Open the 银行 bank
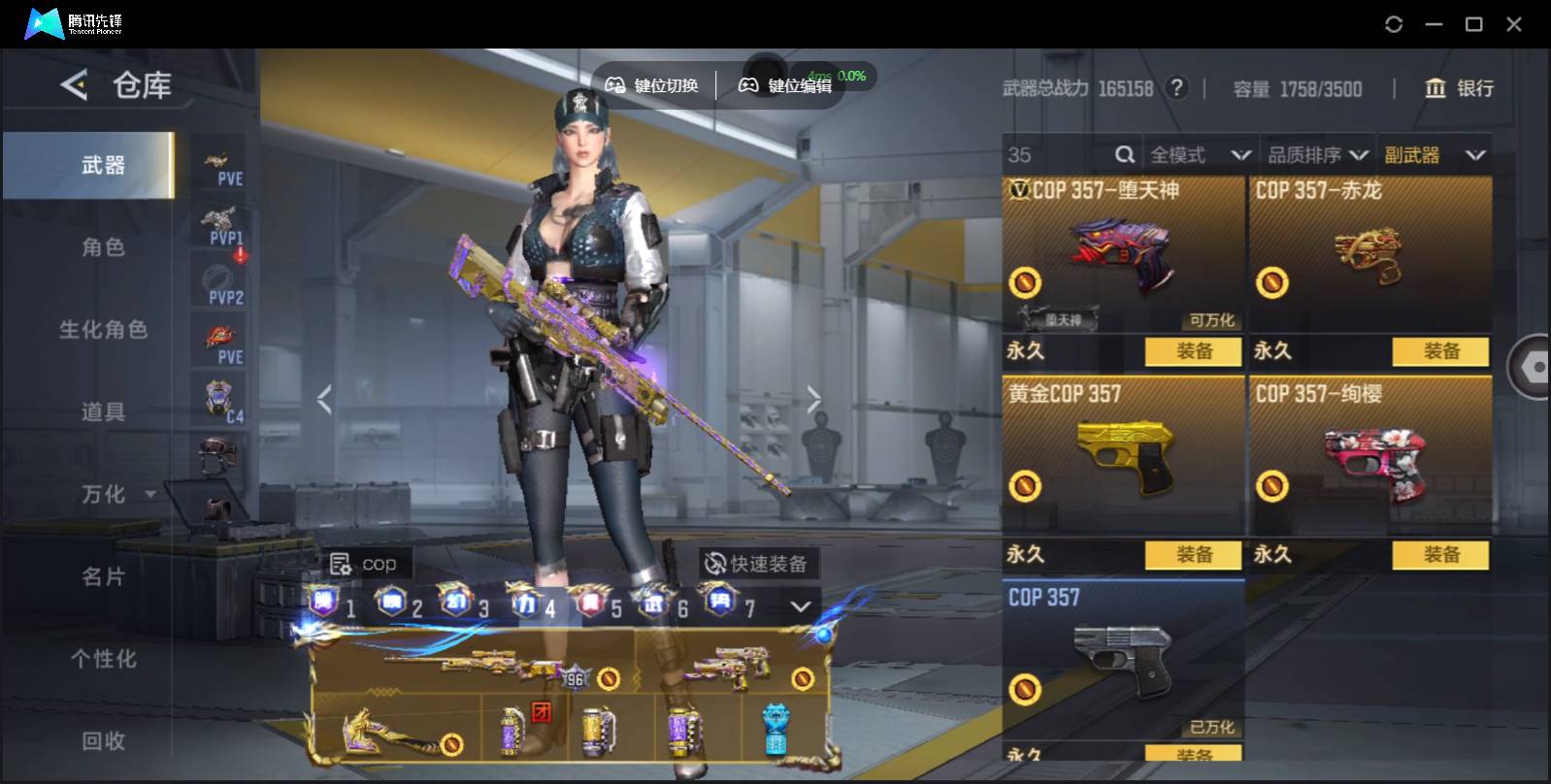The height and width of the screenshot is (784, 1551). pos(1459,88)
